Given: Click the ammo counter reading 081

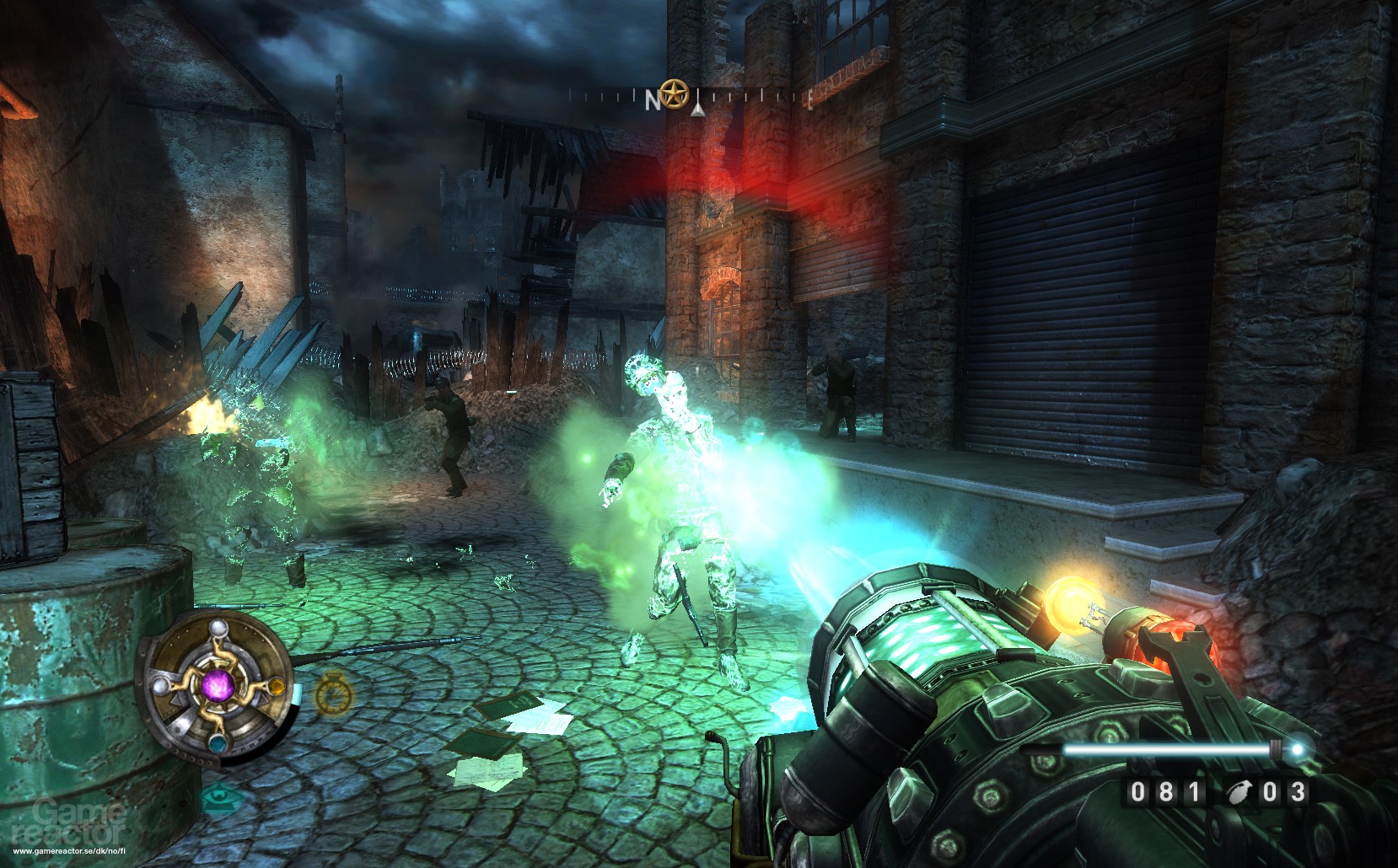Looking at the screenshot, I should 1167,790.
